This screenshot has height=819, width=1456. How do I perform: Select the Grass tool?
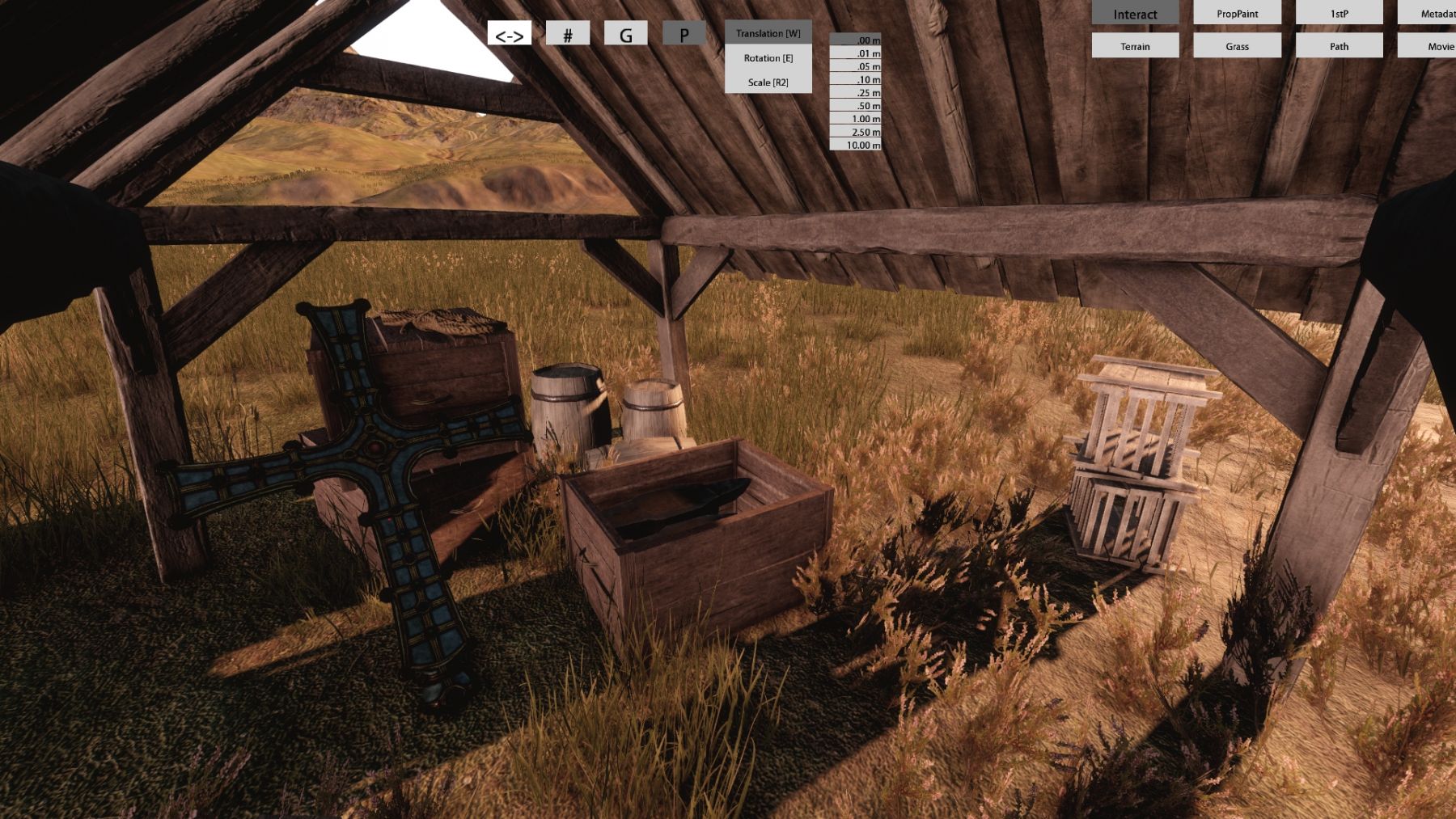(x=1237, y=46)
